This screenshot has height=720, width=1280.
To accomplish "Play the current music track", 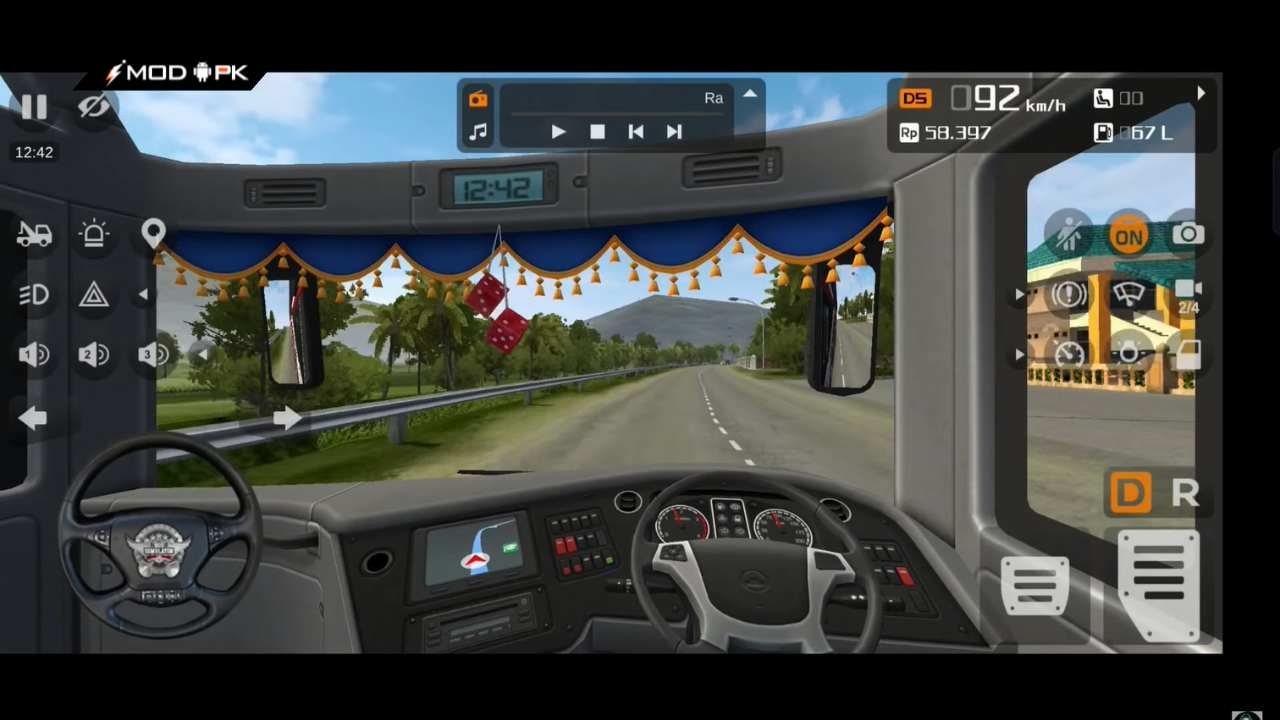I will pyautogui.click(x=558, y=131).
